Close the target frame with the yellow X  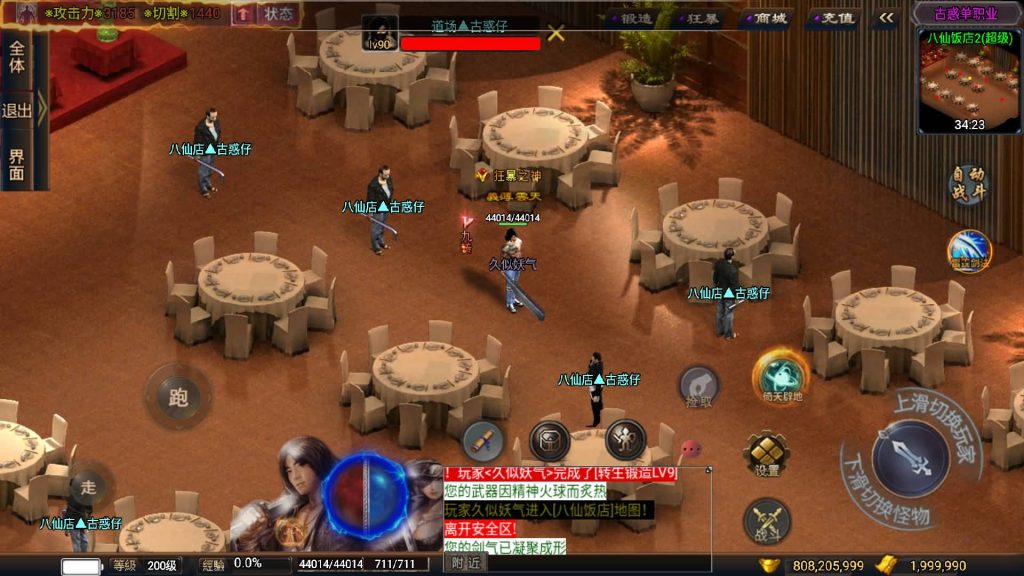pos(556,33)
